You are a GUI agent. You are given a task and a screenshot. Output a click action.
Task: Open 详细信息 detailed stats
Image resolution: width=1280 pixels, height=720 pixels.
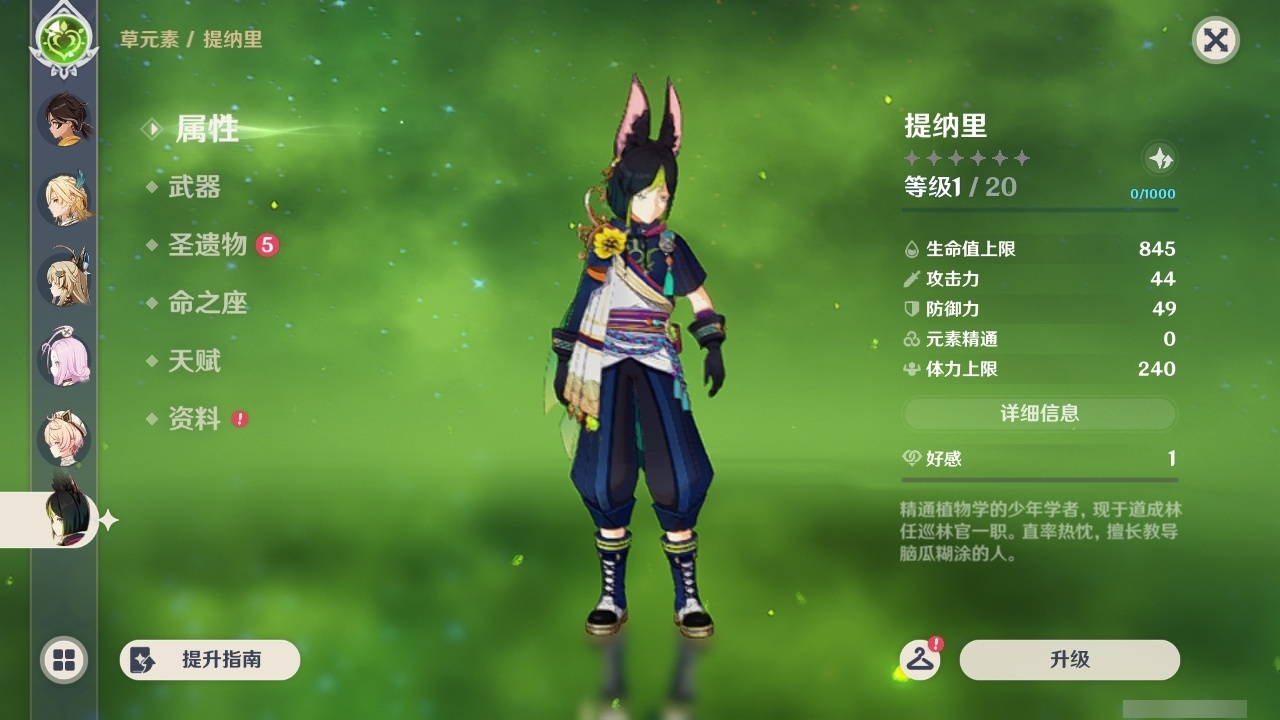[x=1040, y=414]
